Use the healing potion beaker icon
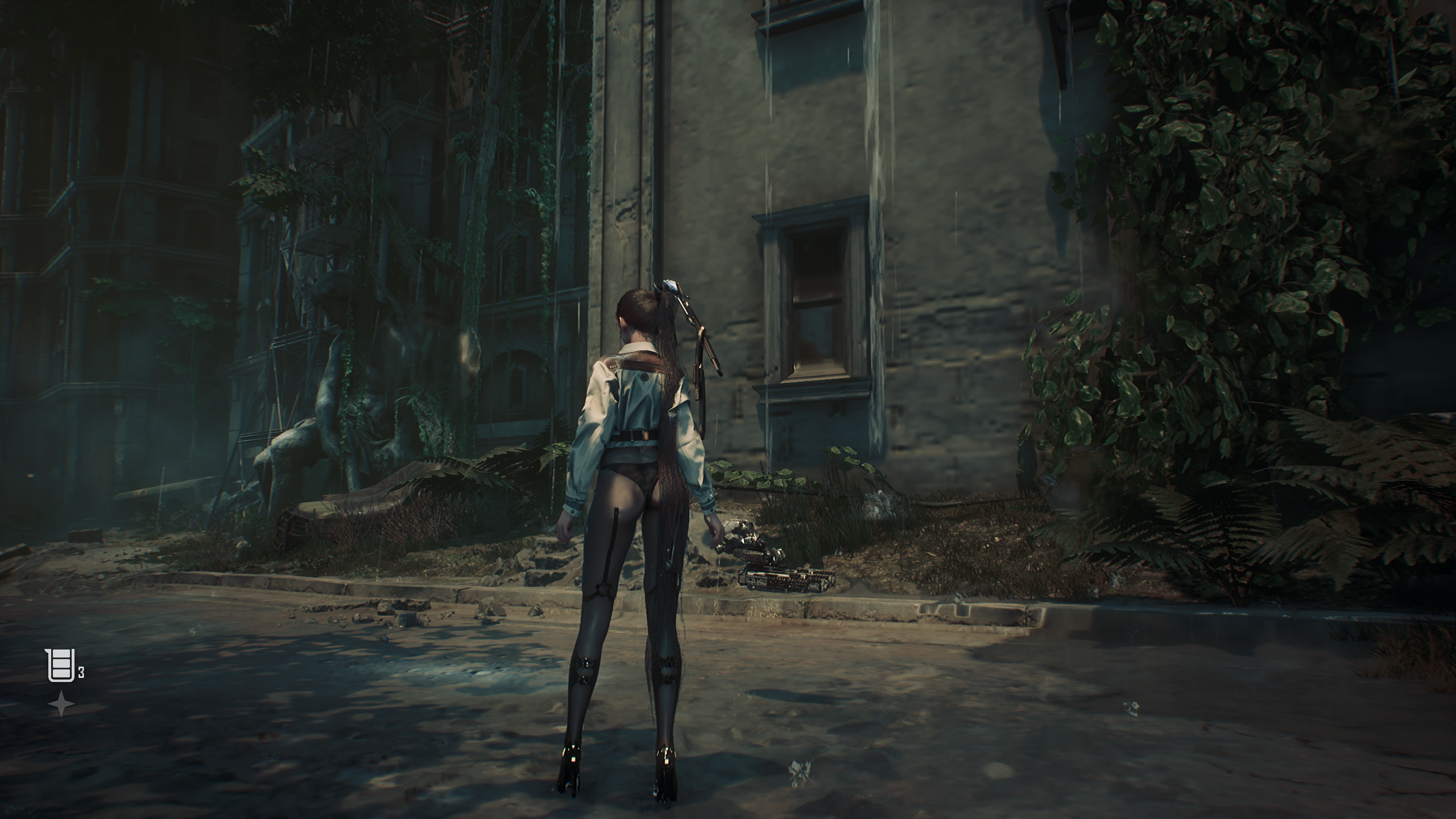 tap(60, 665)
